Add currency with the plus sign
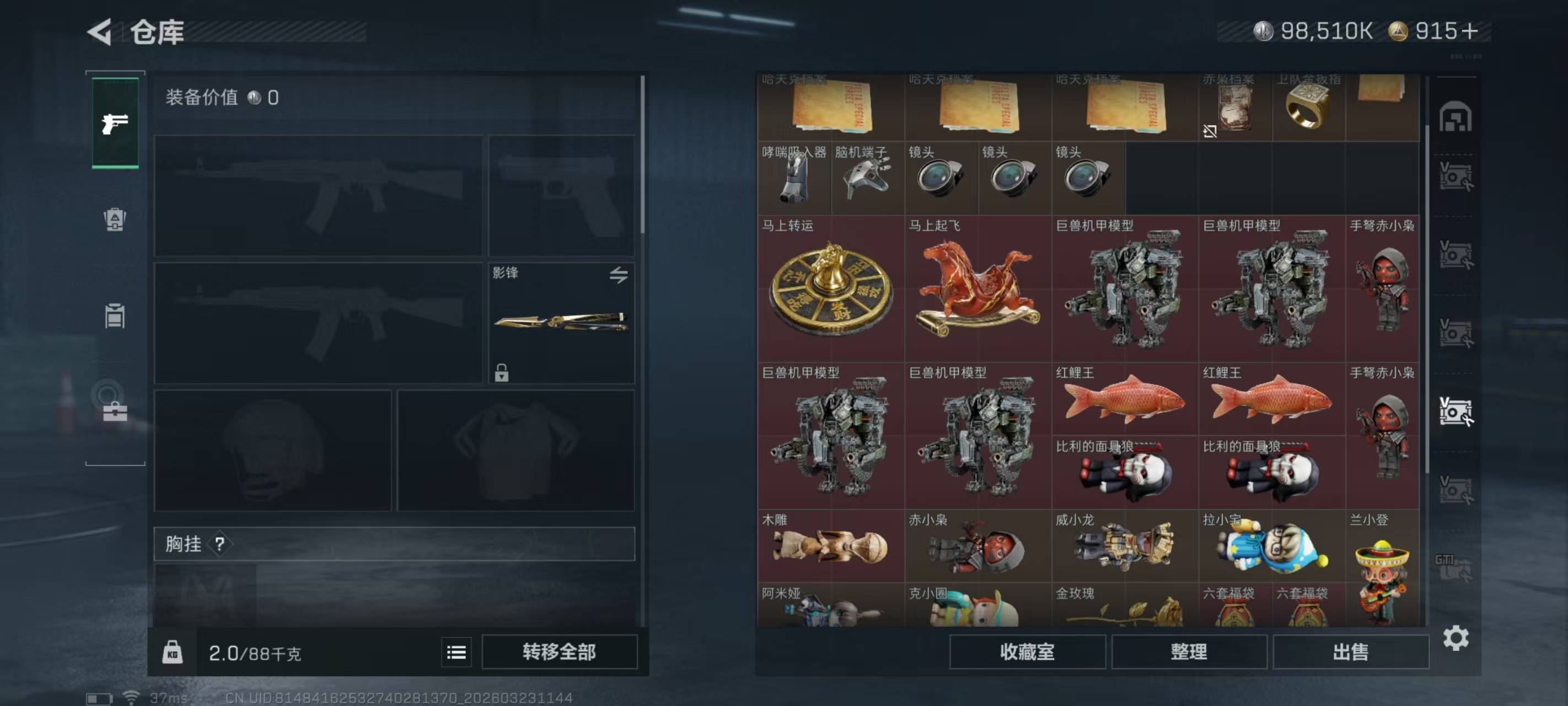 (x=1469, y=31)
